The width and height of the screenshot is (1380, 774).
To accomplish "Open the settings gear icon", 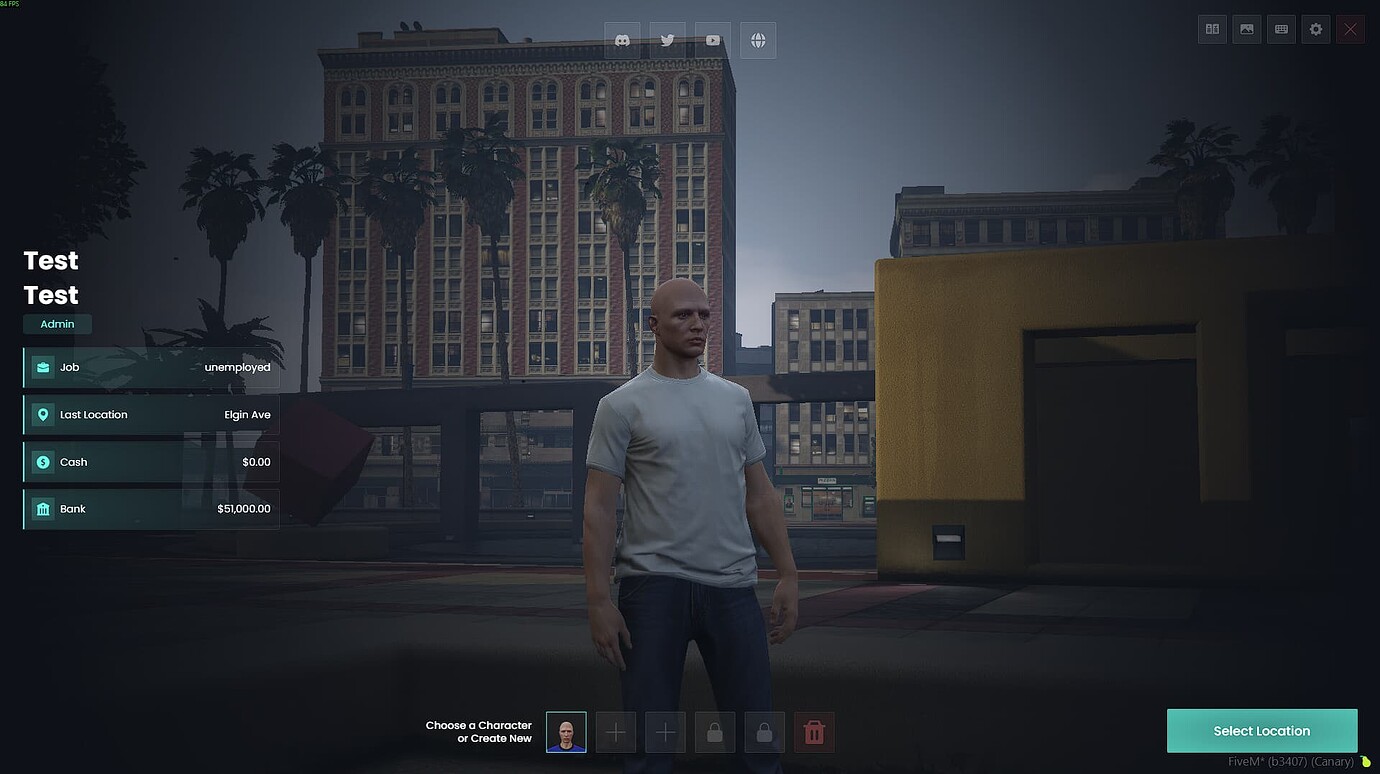I will coord(1315,29).
